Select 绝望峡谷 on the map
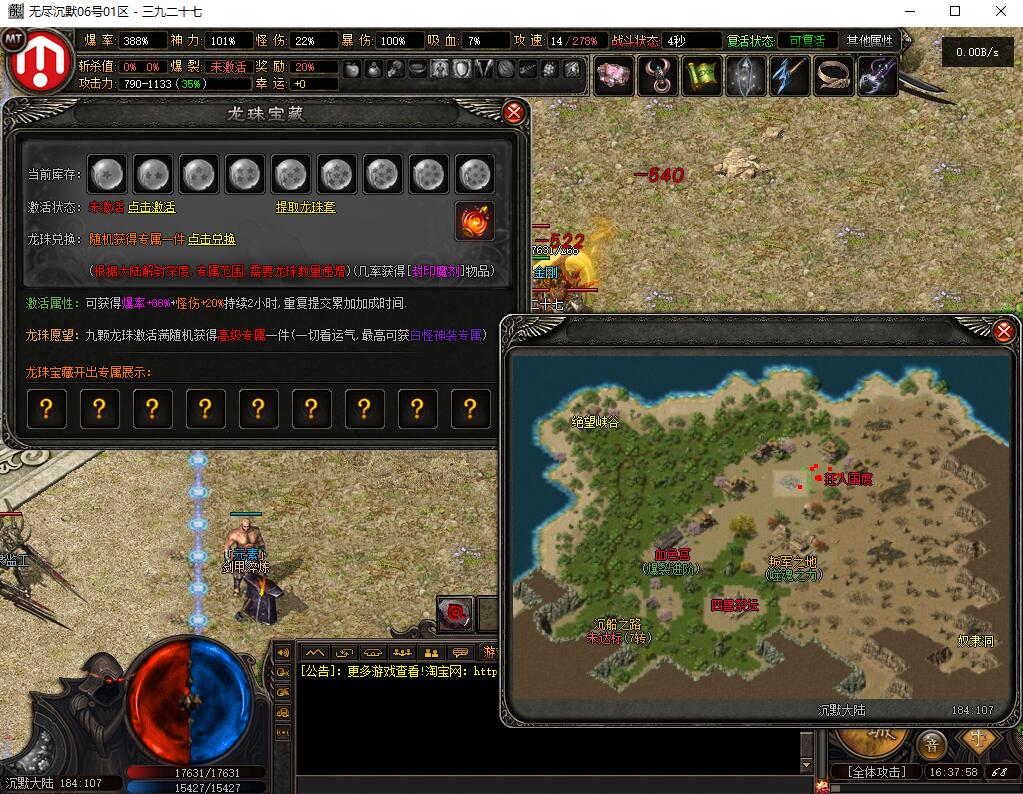Viewport: 1023px width, 794px height. (594, 422)
